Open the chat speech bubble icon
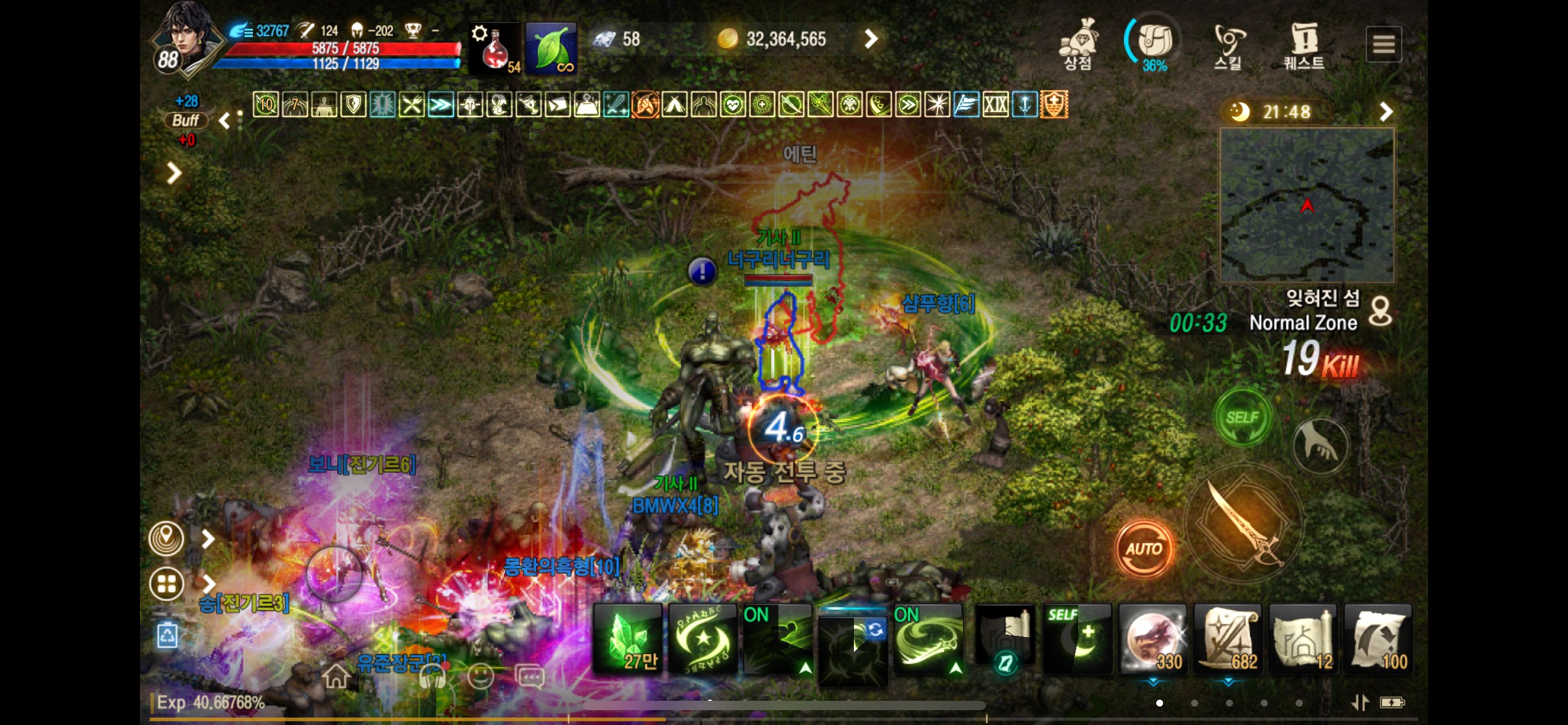Image resolution: width=1568 pixels, height=725 pixels. click(x=529, y=677)
